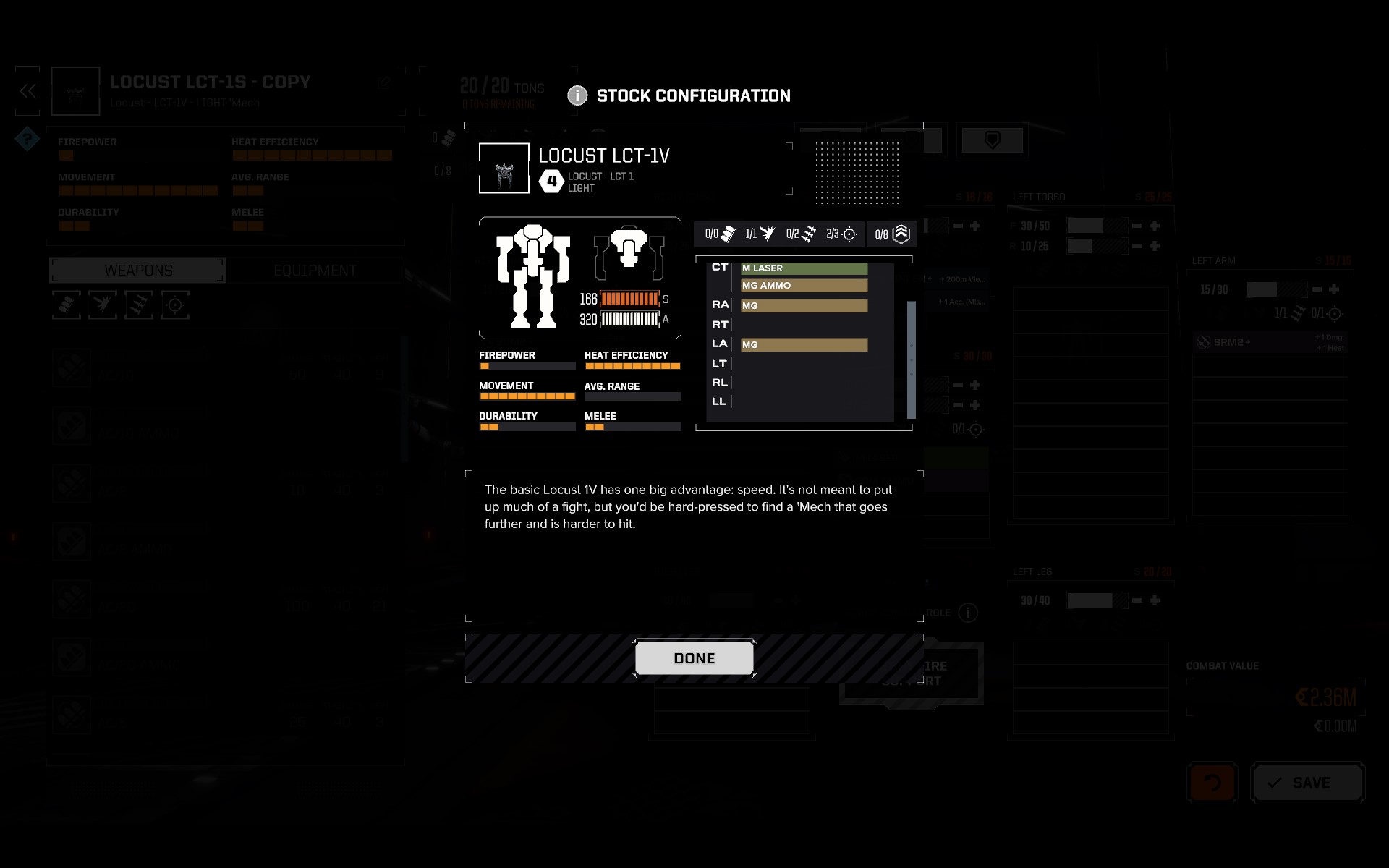Click the Role info icon
Image resolution: width=1389 pixels, height=868 pixels.
coord(967,613)
